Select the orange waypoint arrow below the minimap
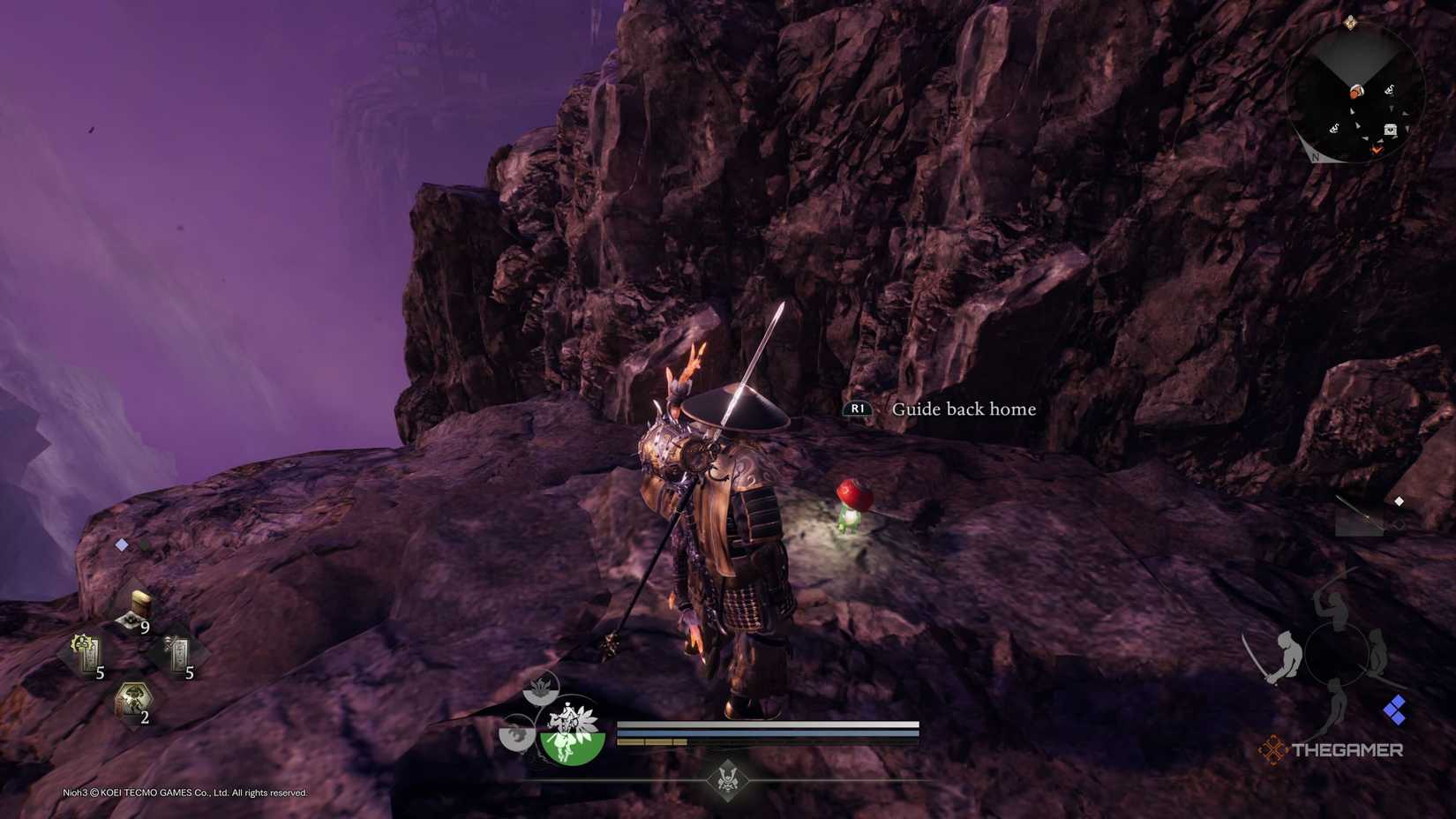 click(1377, 150)
